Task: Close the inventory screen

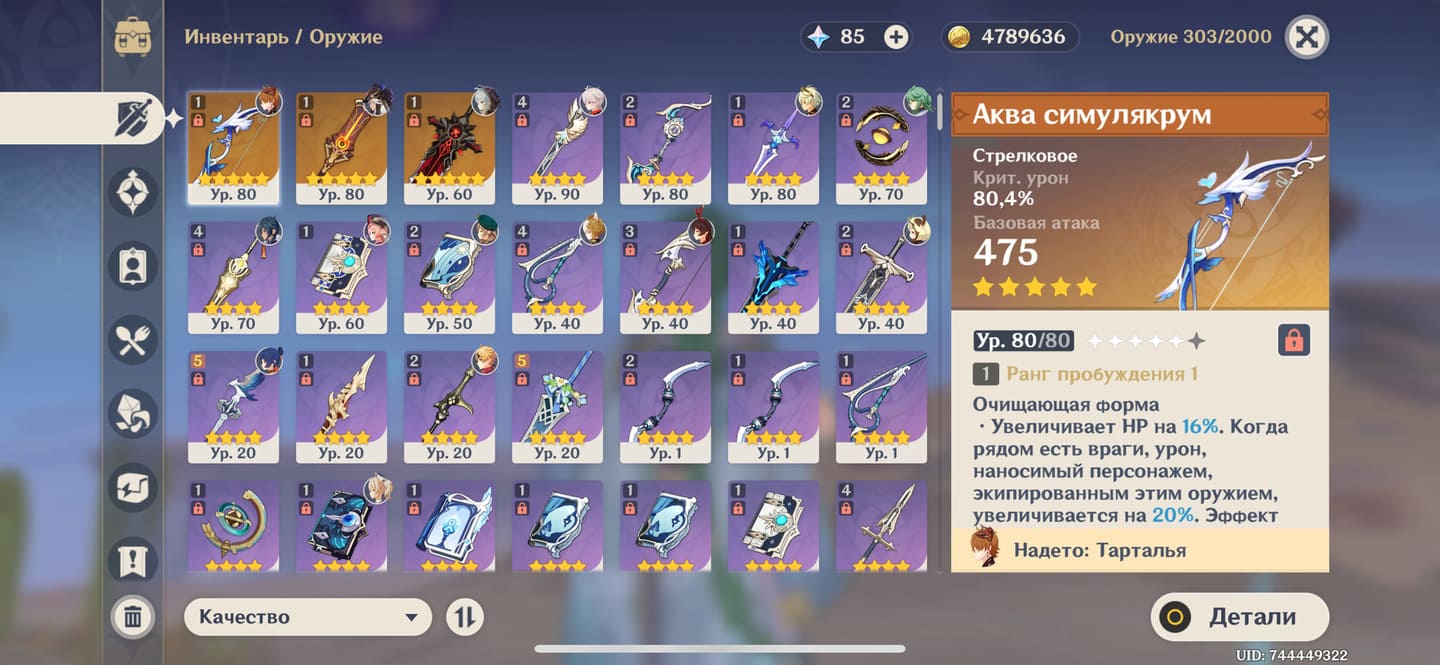Action: click(1306, 38)
